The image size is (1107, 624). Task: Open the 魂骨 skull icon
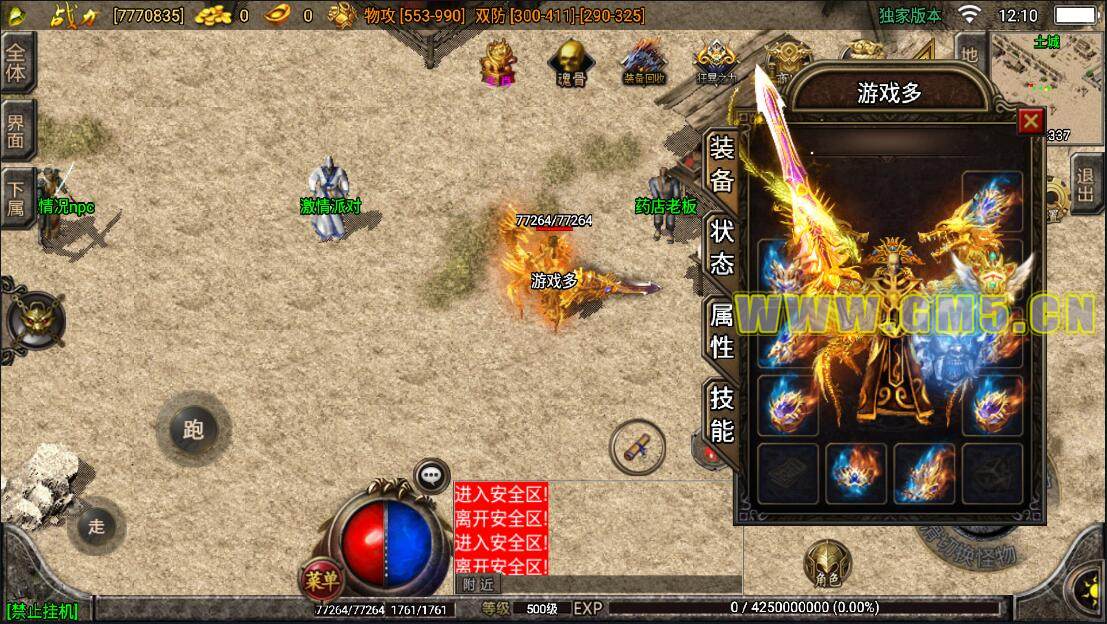(571, 61)
